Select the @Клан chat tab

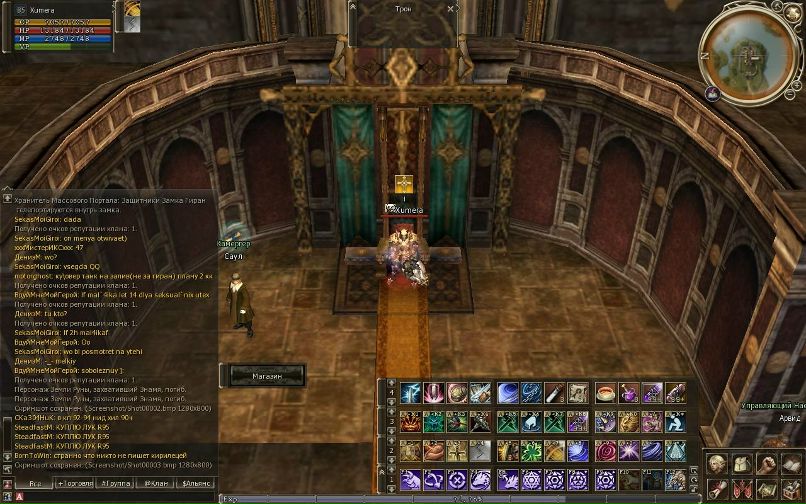(157, 483)
